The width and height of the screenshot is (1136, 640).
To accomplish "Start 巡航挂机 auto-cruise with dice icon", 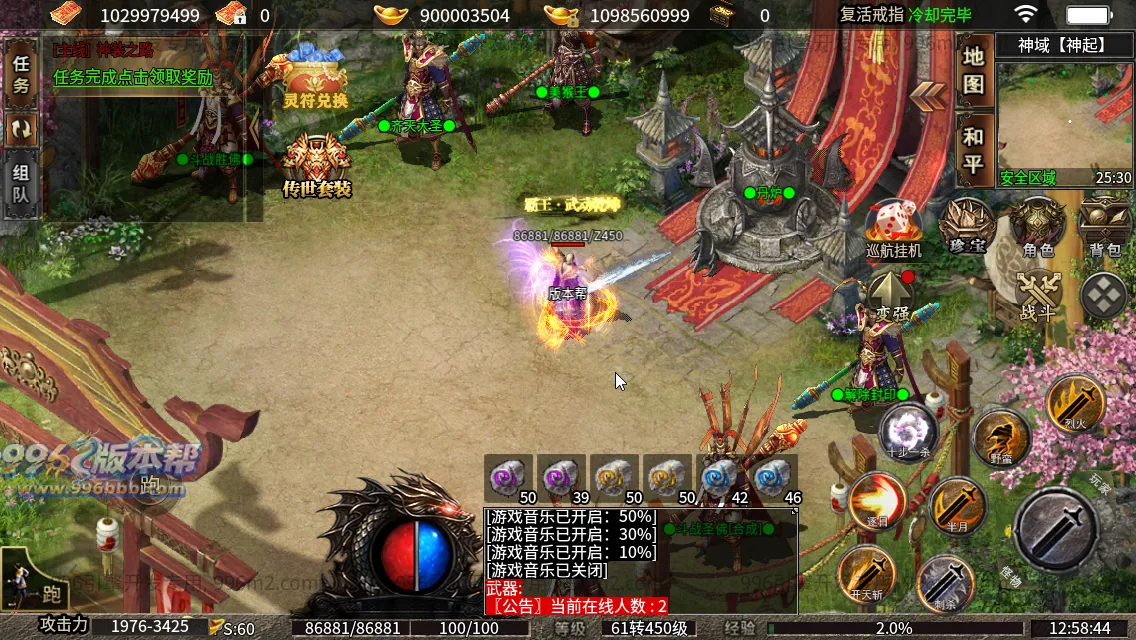I will click(x=893, y=228).
